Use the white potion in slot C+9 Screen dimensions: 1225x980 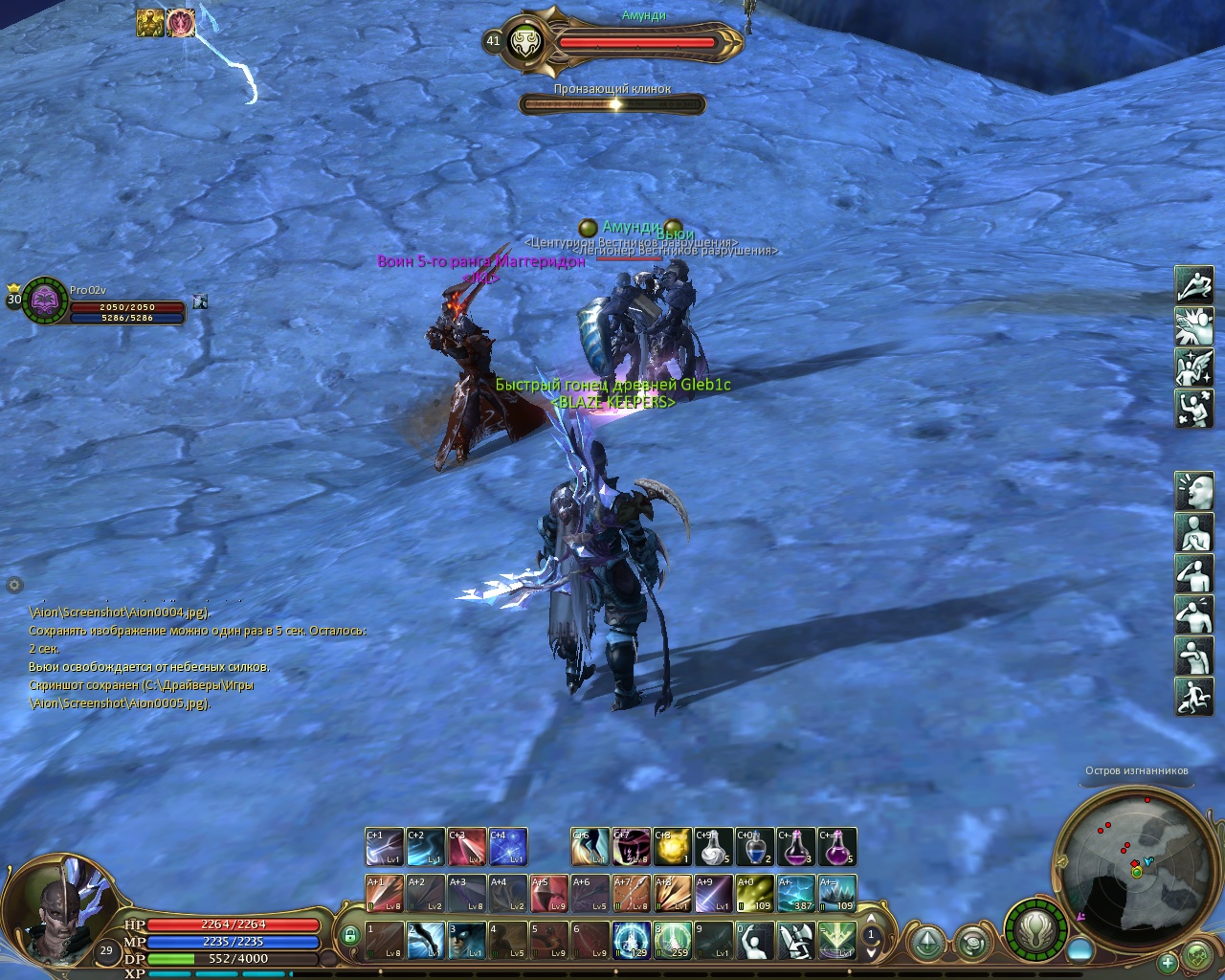click(713, 847)
